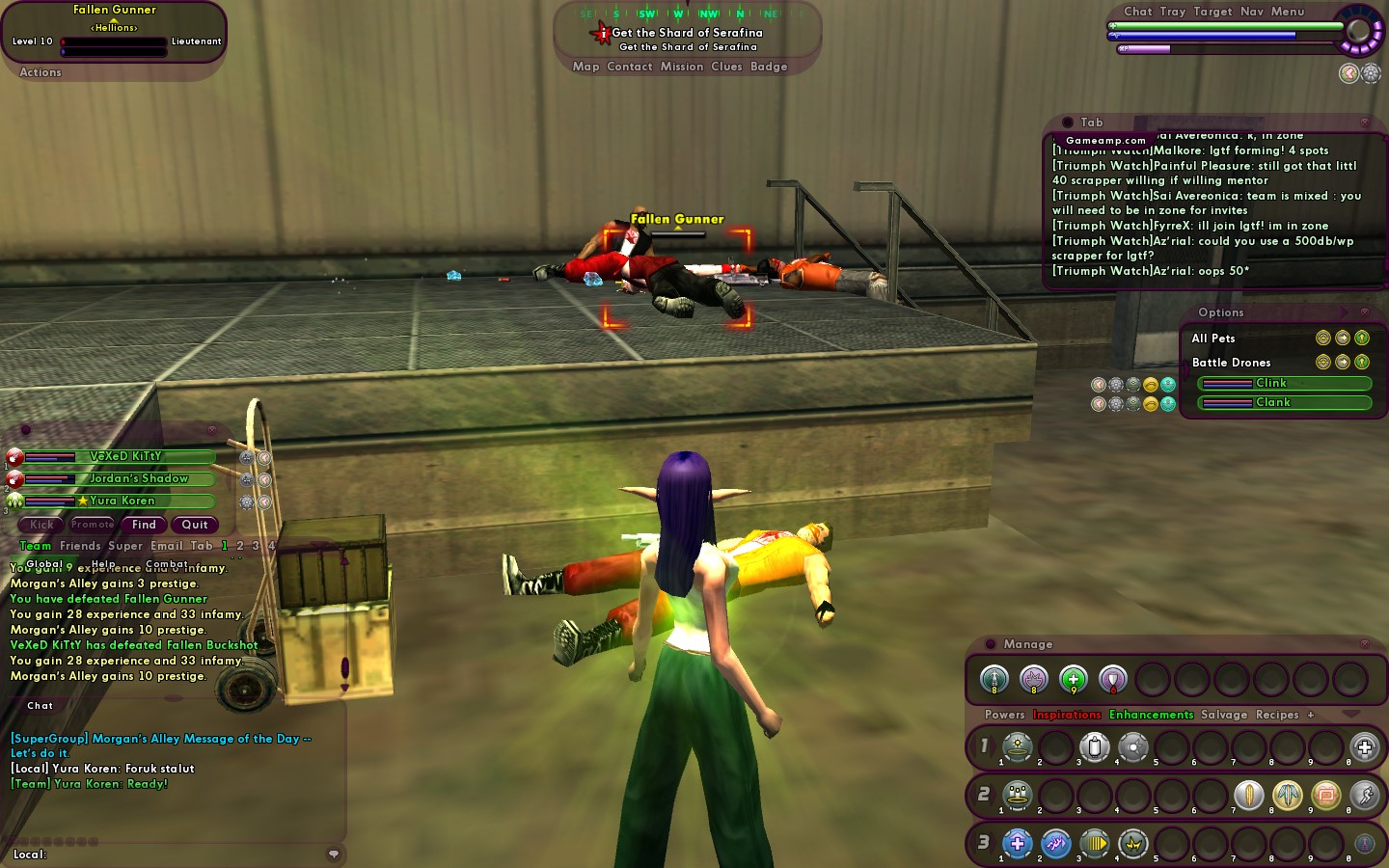Select teammate VeXeD KiTtY
Image resolution: width=1389 pixels, height=868 pixels.
[x=125, y=456]
